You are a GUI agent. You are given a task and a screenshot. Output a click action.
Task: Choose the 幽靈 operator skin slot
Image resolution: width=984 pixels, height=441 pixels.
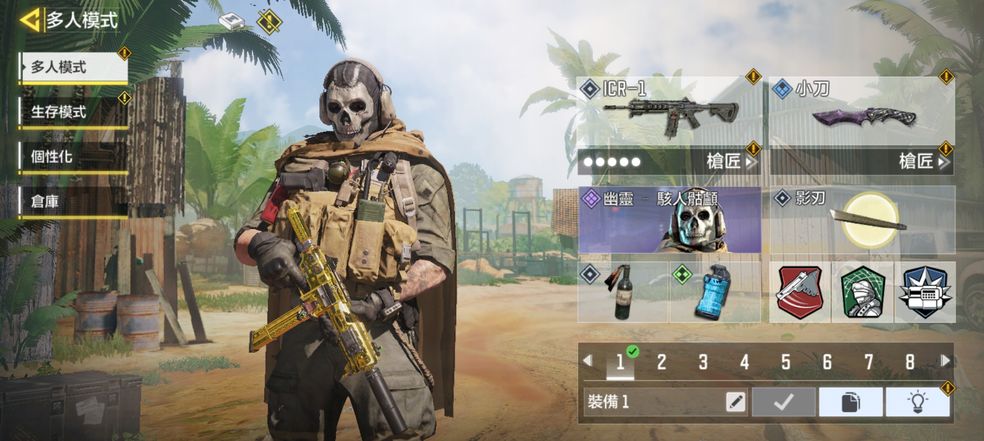668,219
